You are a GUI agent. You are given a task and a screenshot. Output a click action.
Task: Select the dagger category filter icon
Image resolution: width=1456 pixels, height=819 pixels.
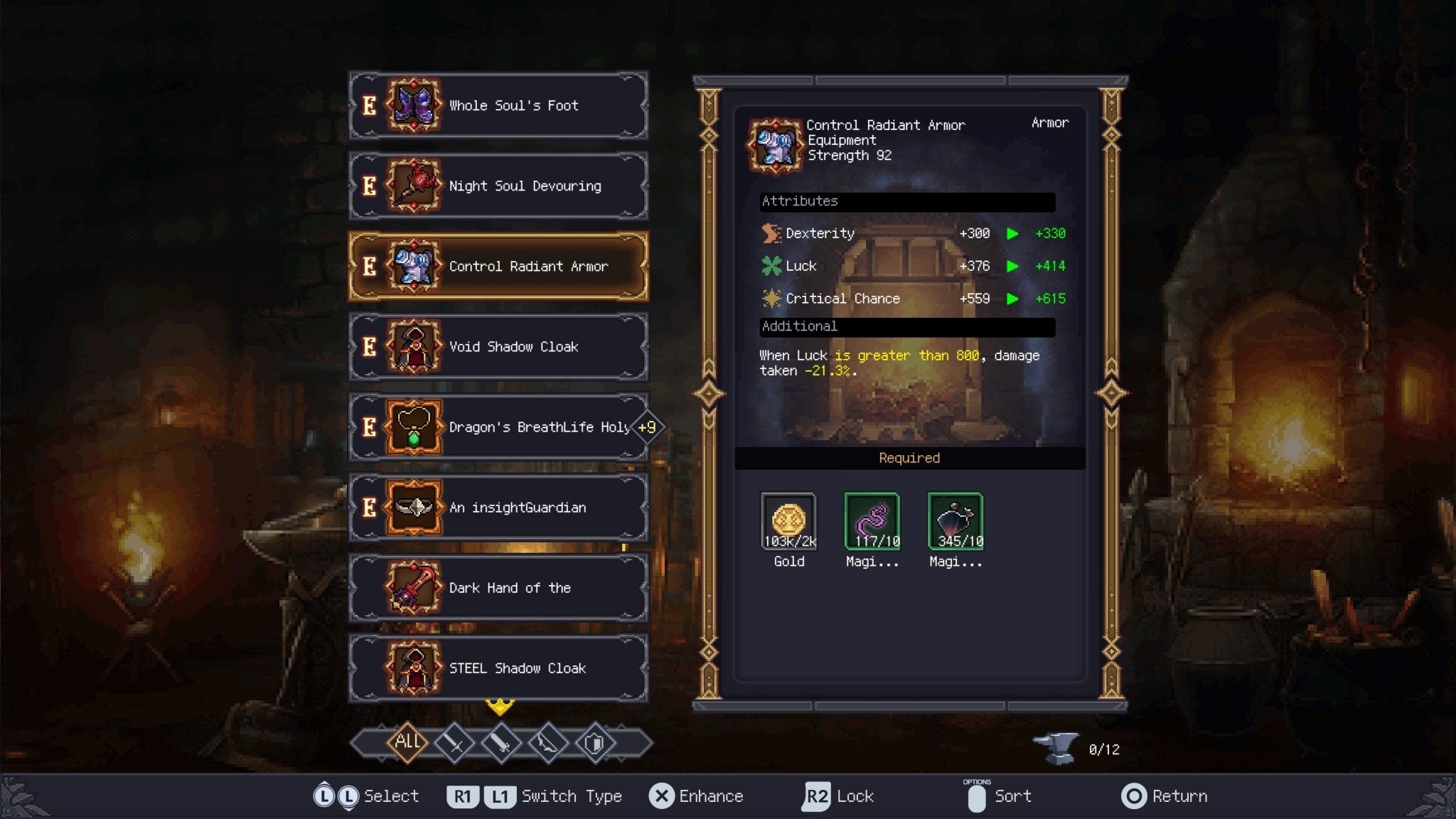pyautogui.click(x=549, y=743)
